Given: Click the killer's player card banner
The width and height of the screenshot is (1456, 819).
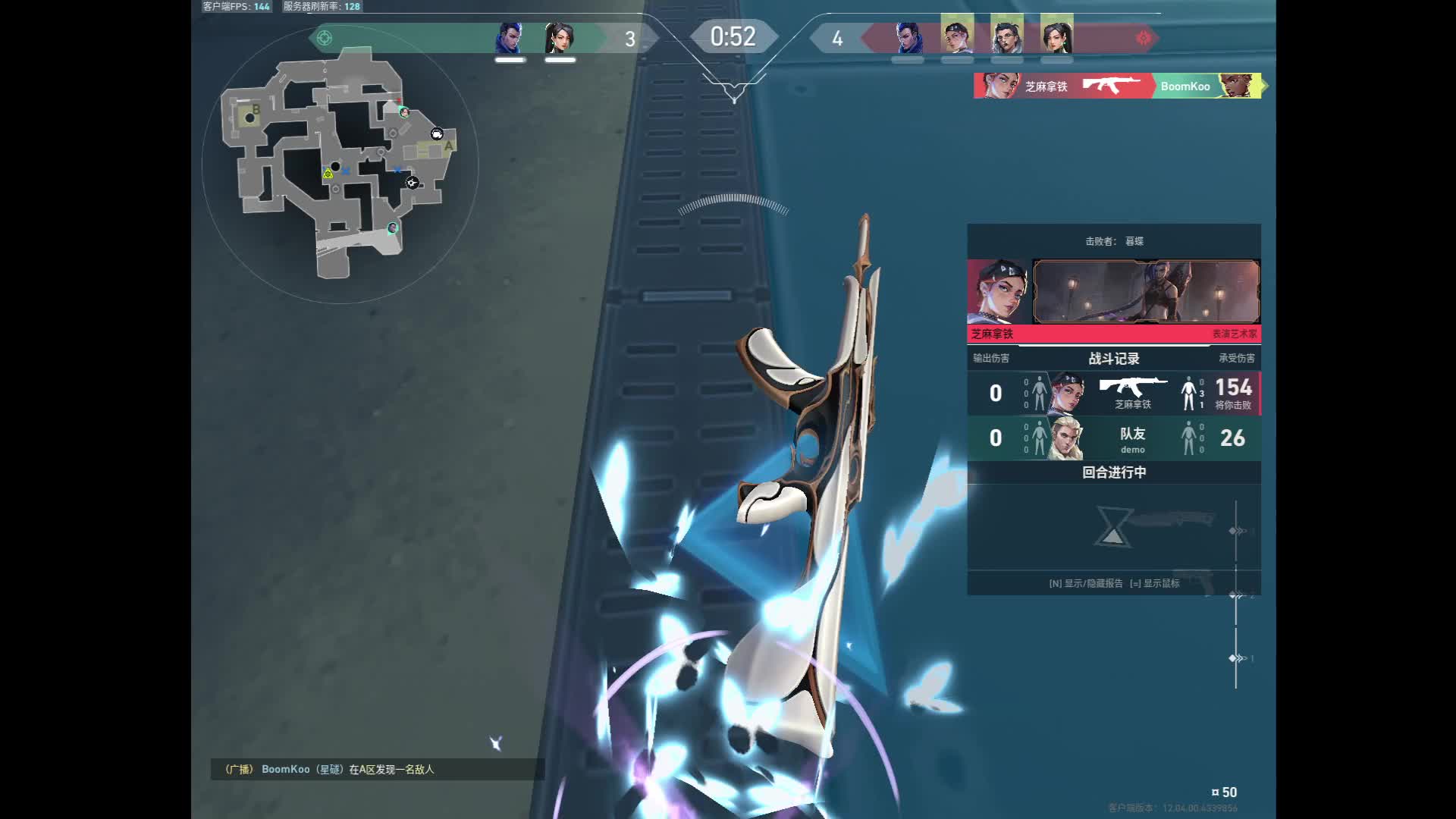Looking at the screenshot, I should coord(1146,292).
